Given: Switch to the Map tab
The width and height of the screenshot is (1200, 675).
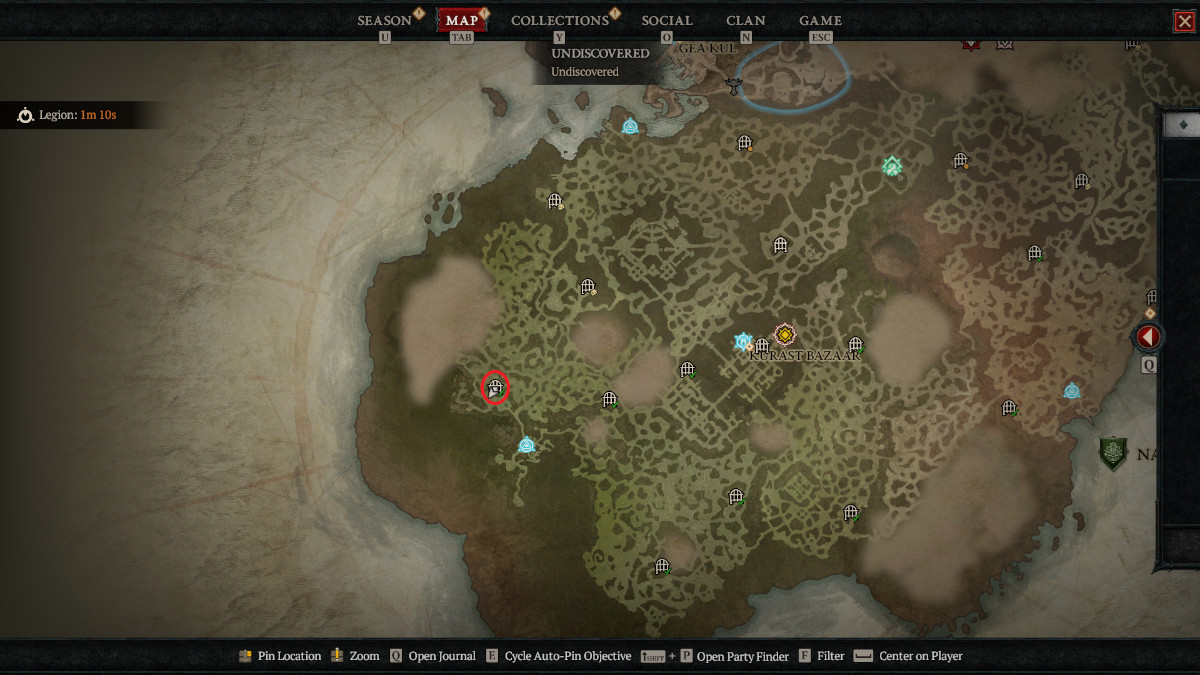Looking at the screenshot, I should click(462, 20).
